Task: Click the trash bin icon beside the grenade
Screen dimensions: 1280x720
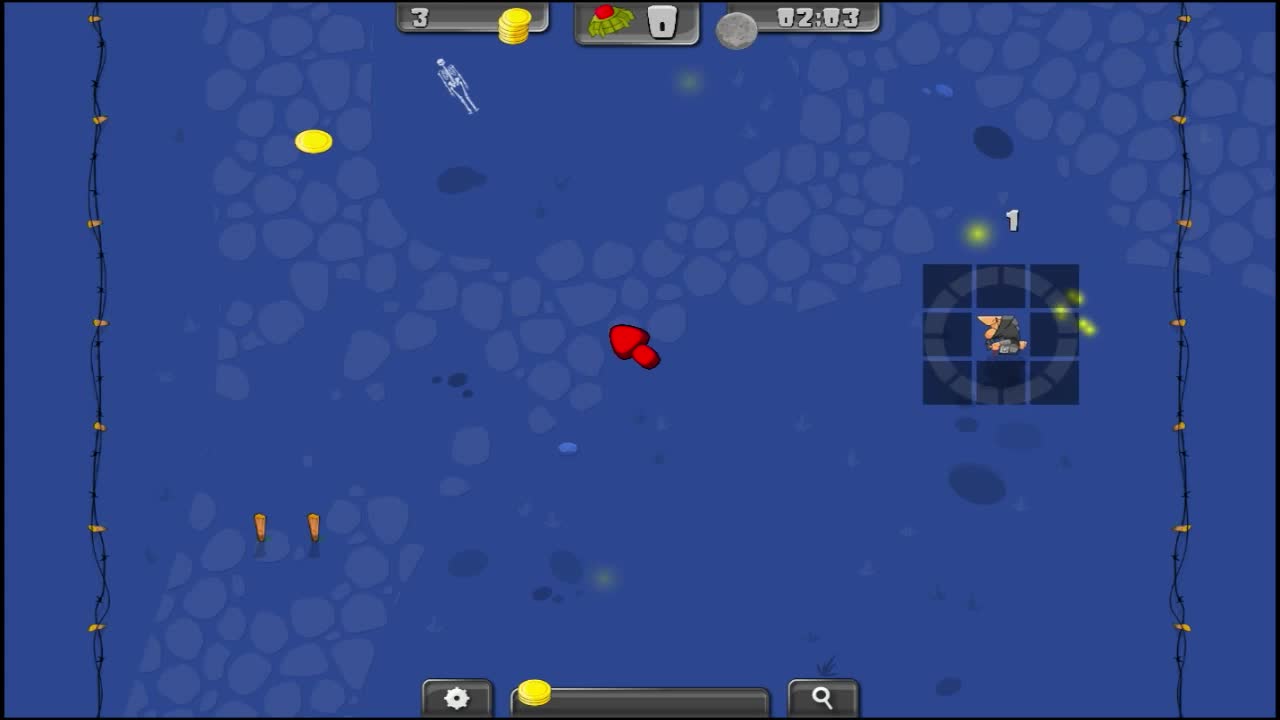Action: (x=661, y=20)
